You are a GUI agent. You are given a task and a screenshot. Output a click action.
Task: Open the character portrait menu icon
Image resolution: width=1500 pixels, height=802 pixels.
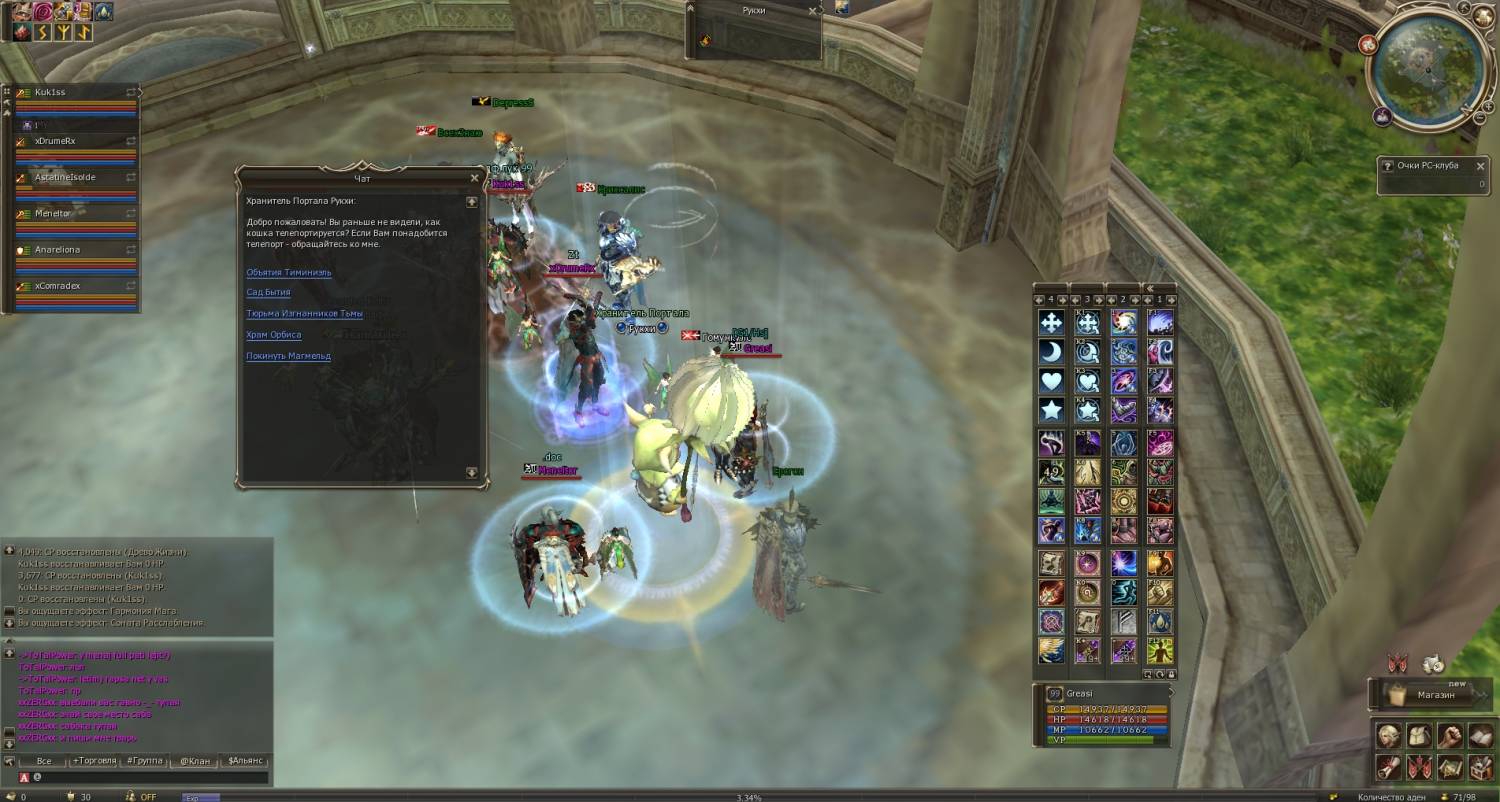coord(1387,736)
